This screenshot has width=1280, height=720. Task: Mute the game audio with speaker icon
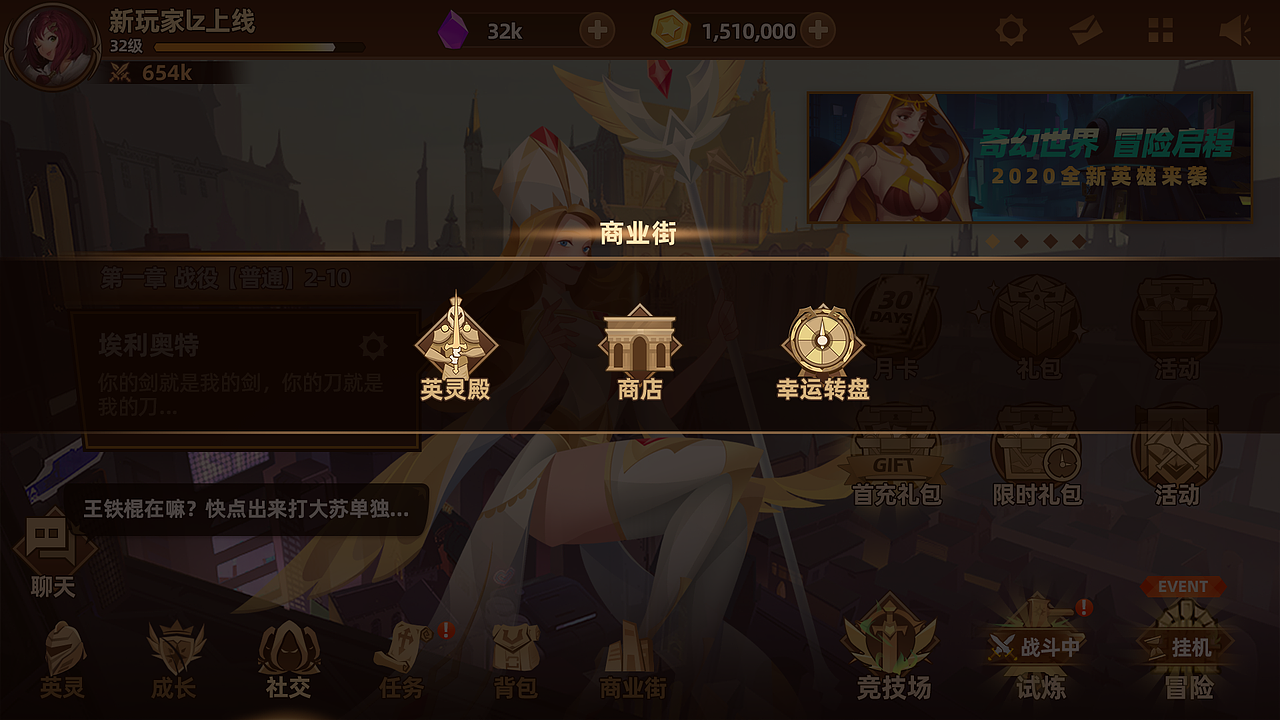point(1237,31)
